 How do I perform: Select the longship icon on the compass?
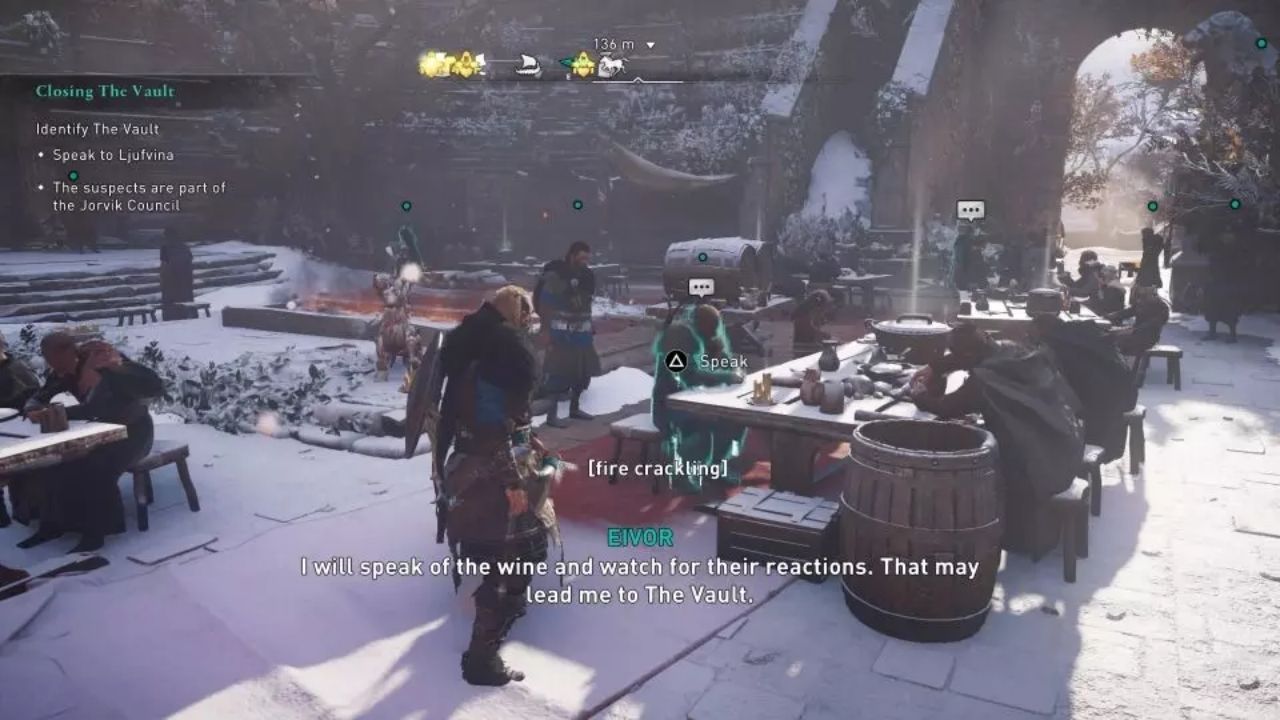tap(528, 63)
